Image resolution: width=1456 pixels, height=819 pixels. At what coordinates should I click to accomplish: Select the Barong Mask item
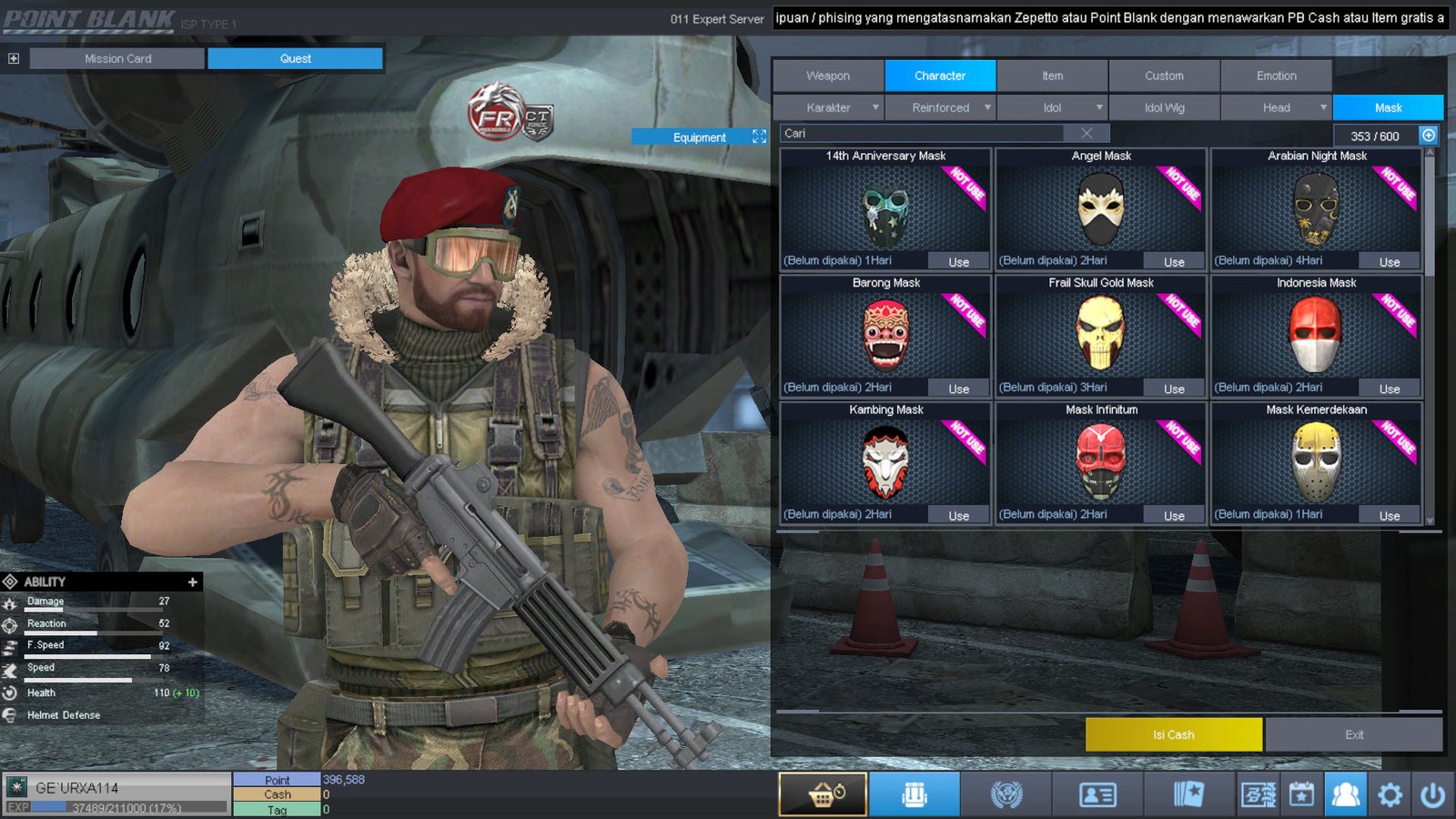point(885,335)
